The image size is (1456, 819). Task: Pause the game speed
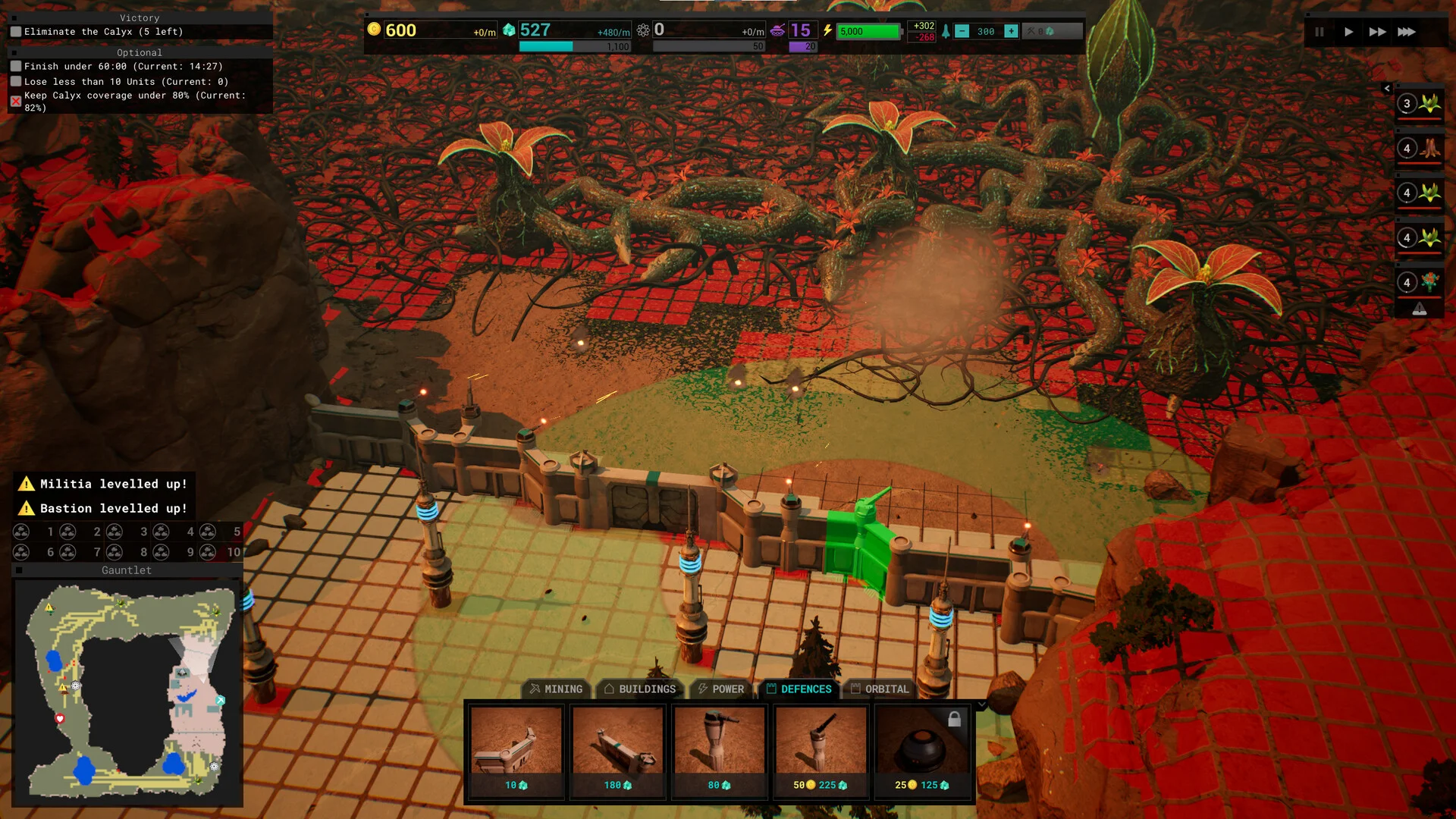(x=1319, y=32)
